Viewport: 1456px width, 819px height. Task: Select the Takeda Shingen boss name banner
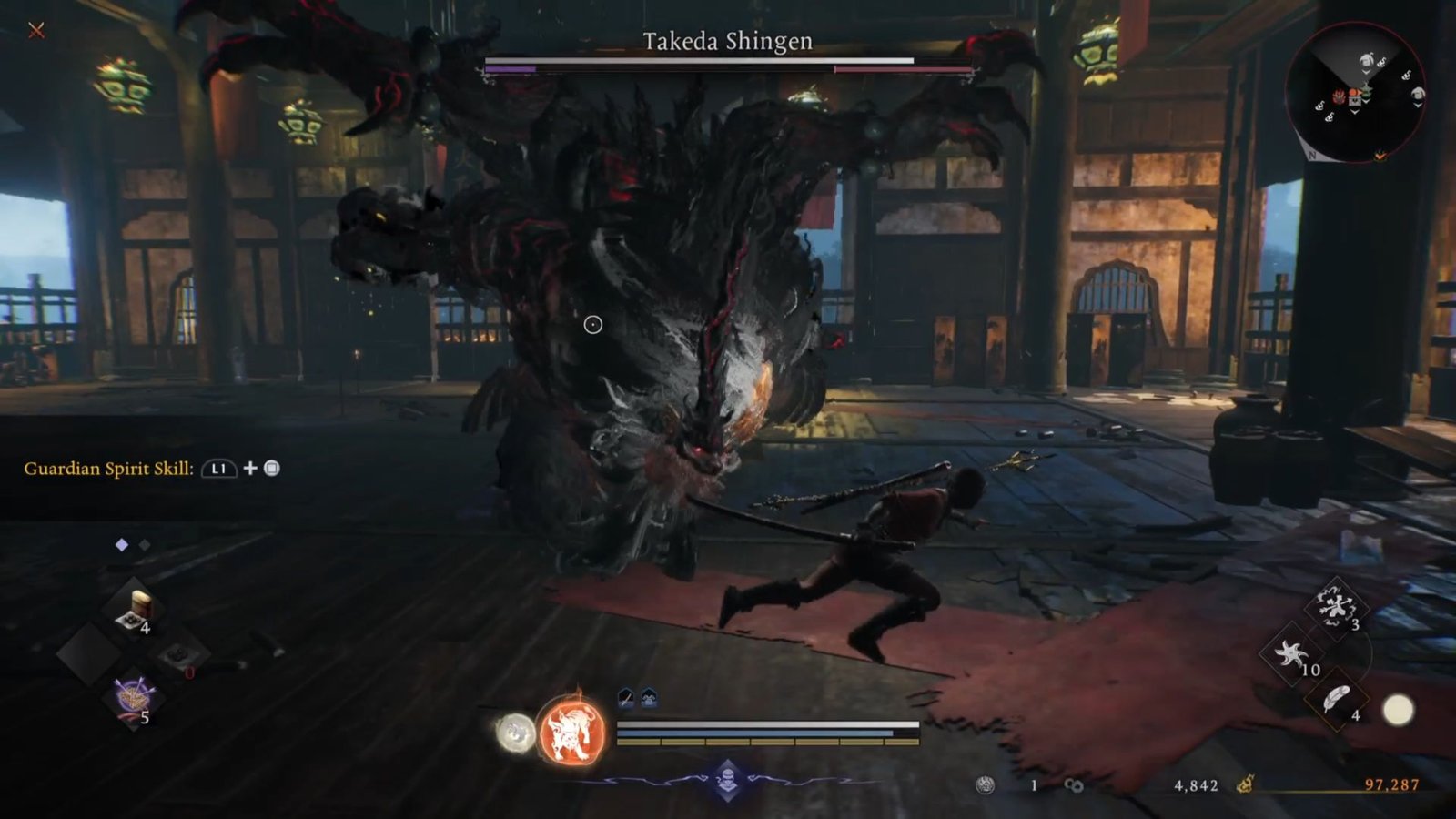[728, 41]
